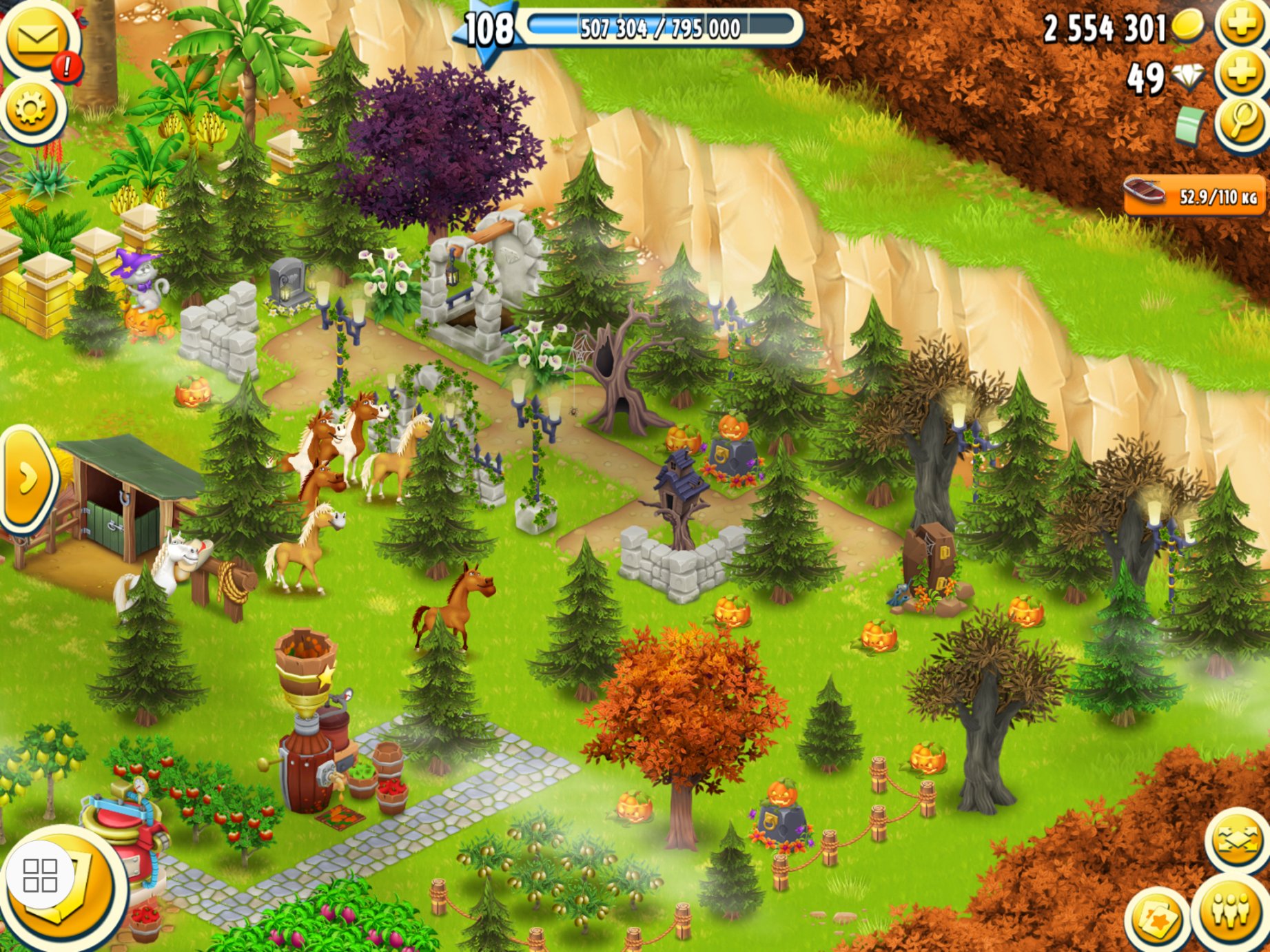Tap the magnifying glass button
The width and height of the screenshot is (1270, 952).
point(1241,123)
